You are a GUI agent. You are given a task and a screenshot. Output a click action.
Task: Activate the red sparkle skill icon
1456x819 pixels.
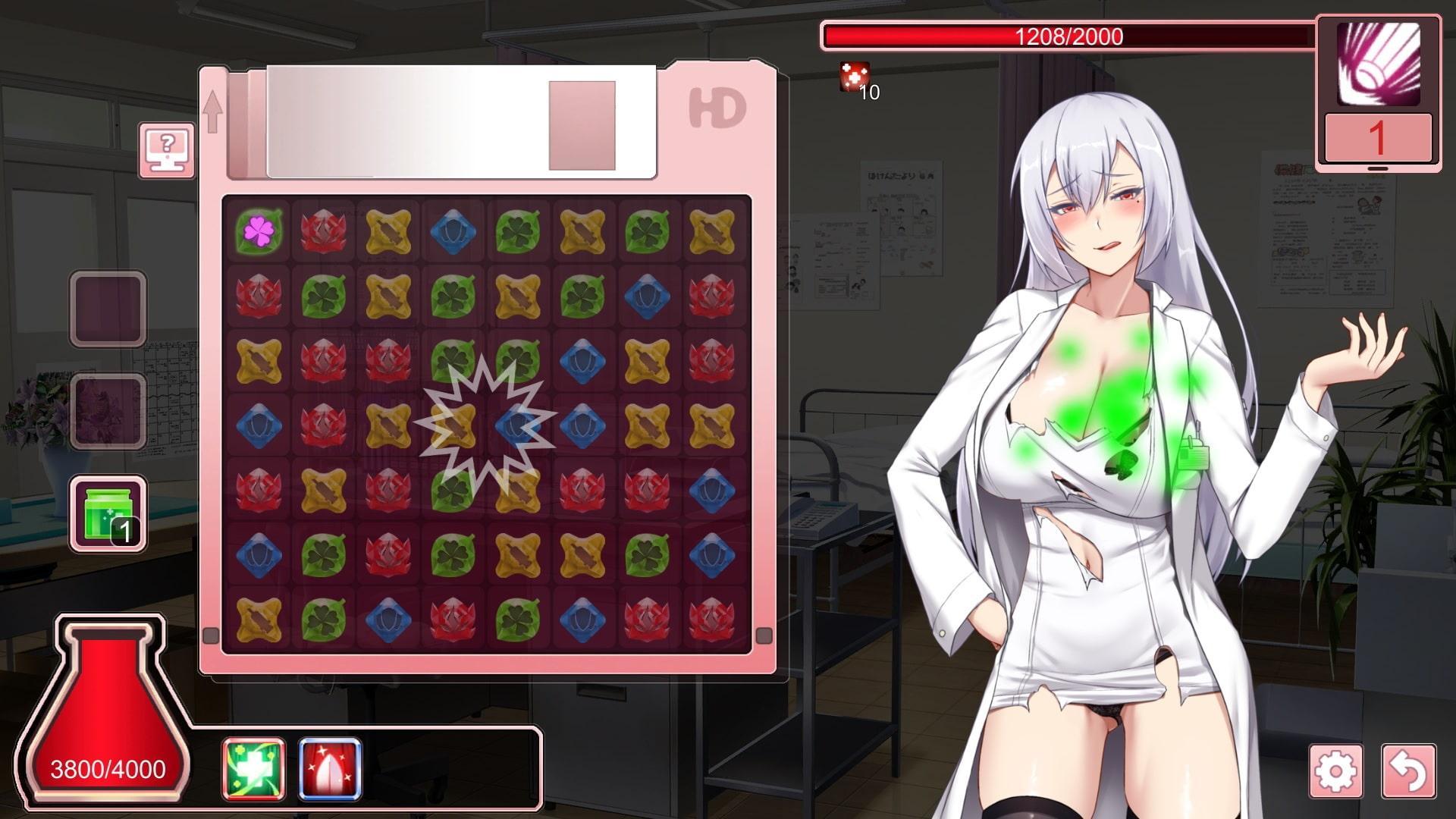pyautogui.click(x=330, y=769)
